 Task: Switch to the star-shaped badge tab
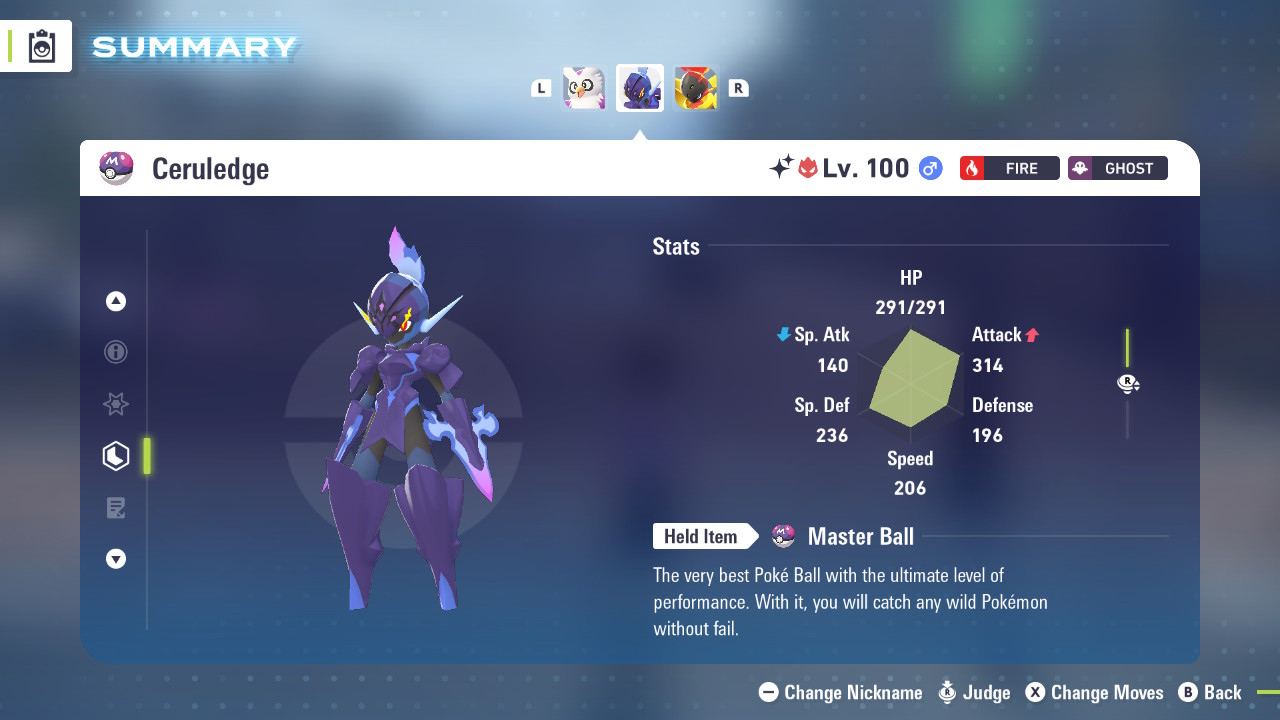click(x=116, y=404)
